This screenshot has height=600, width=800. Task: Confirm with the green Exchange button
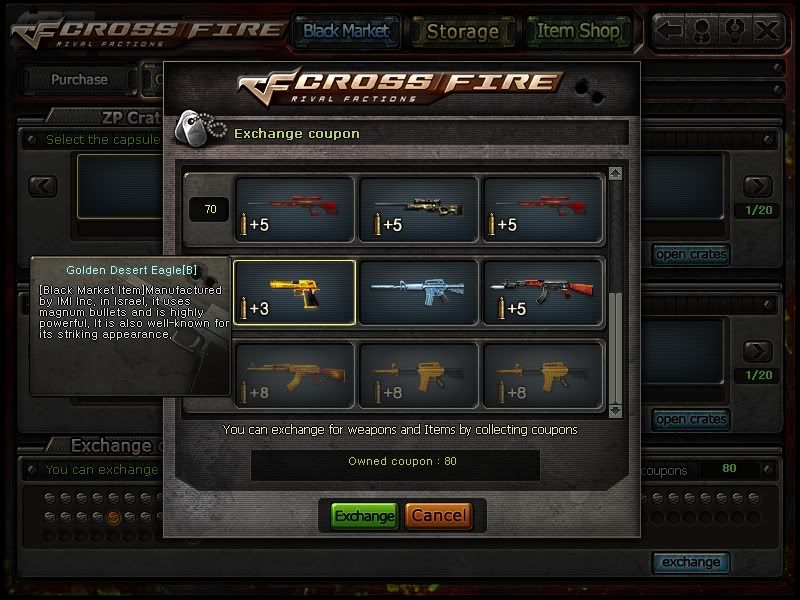coord(364,516)
